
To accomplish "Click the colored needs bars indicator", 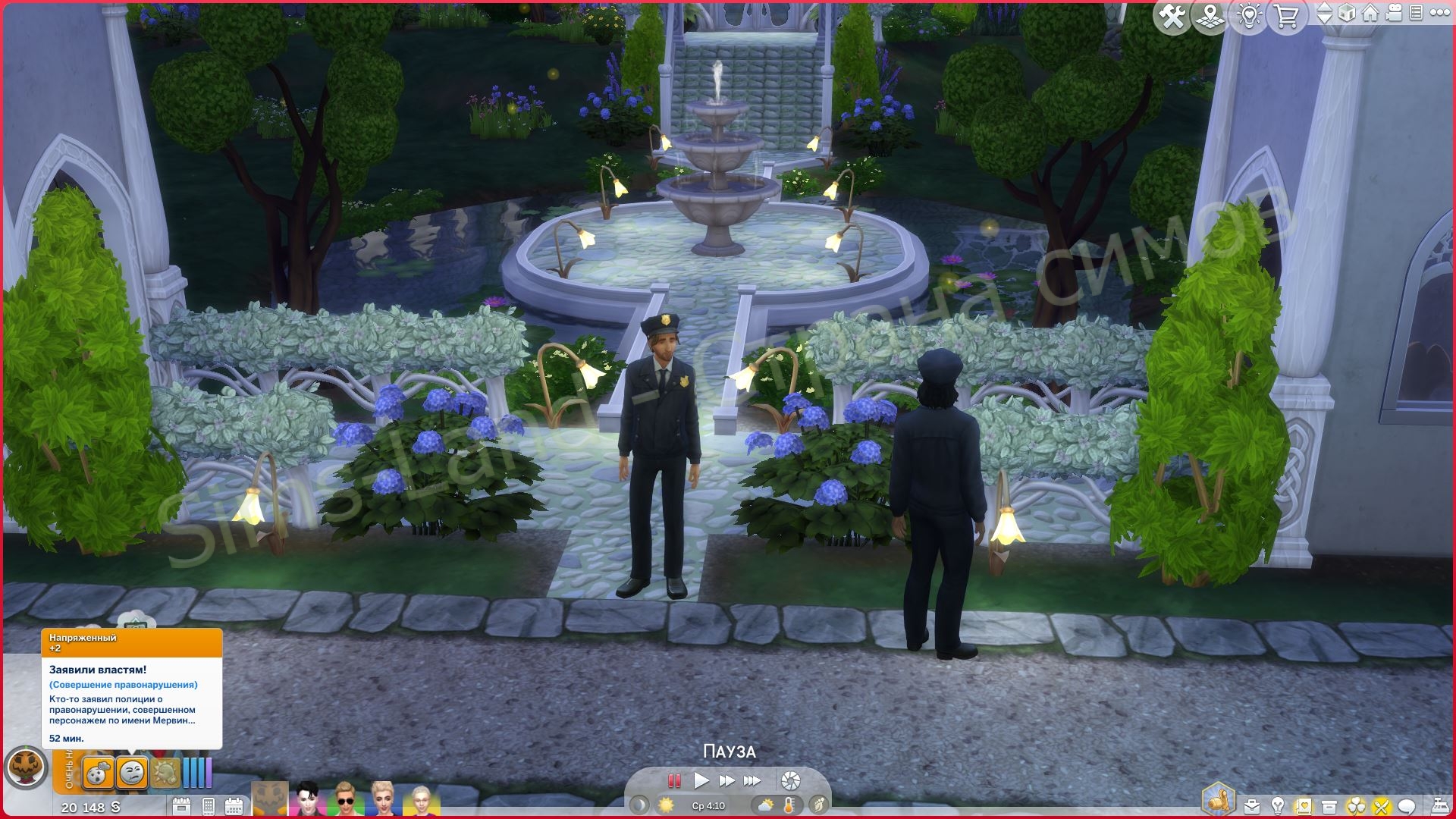I will [x=197, y=774].
